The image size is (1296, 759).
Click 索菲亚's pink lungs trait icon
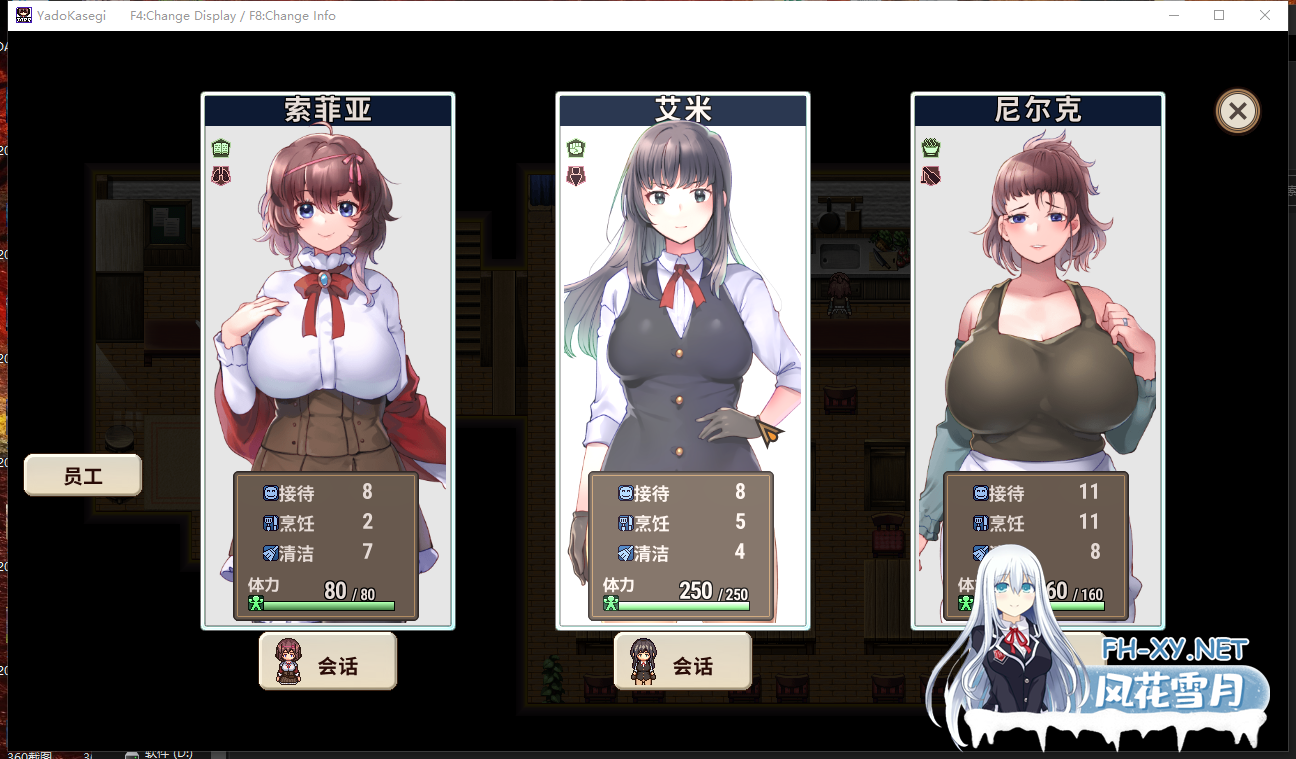click(221, 176)
